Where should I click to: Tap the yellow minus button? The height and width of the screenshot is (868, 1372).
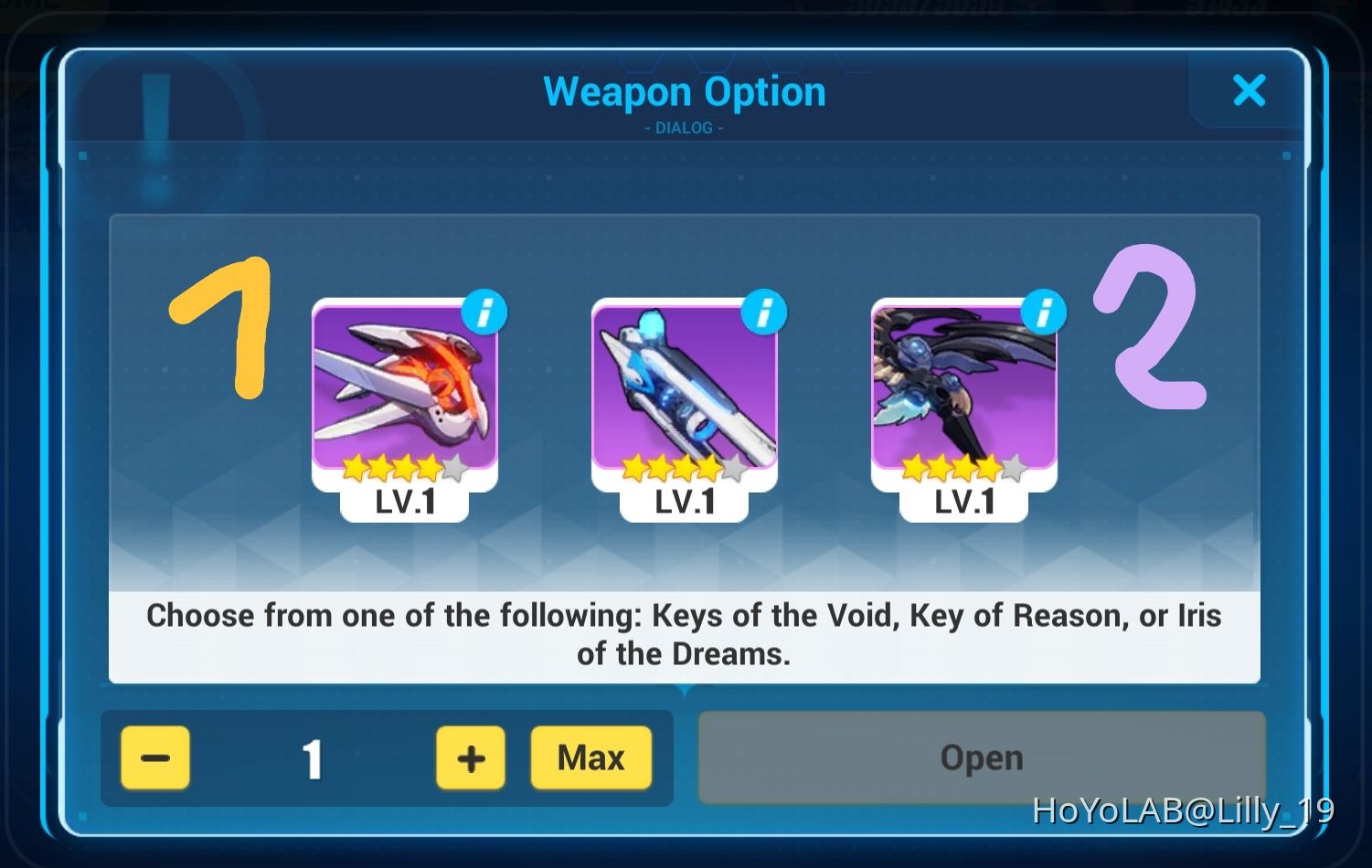click(154, 757)
